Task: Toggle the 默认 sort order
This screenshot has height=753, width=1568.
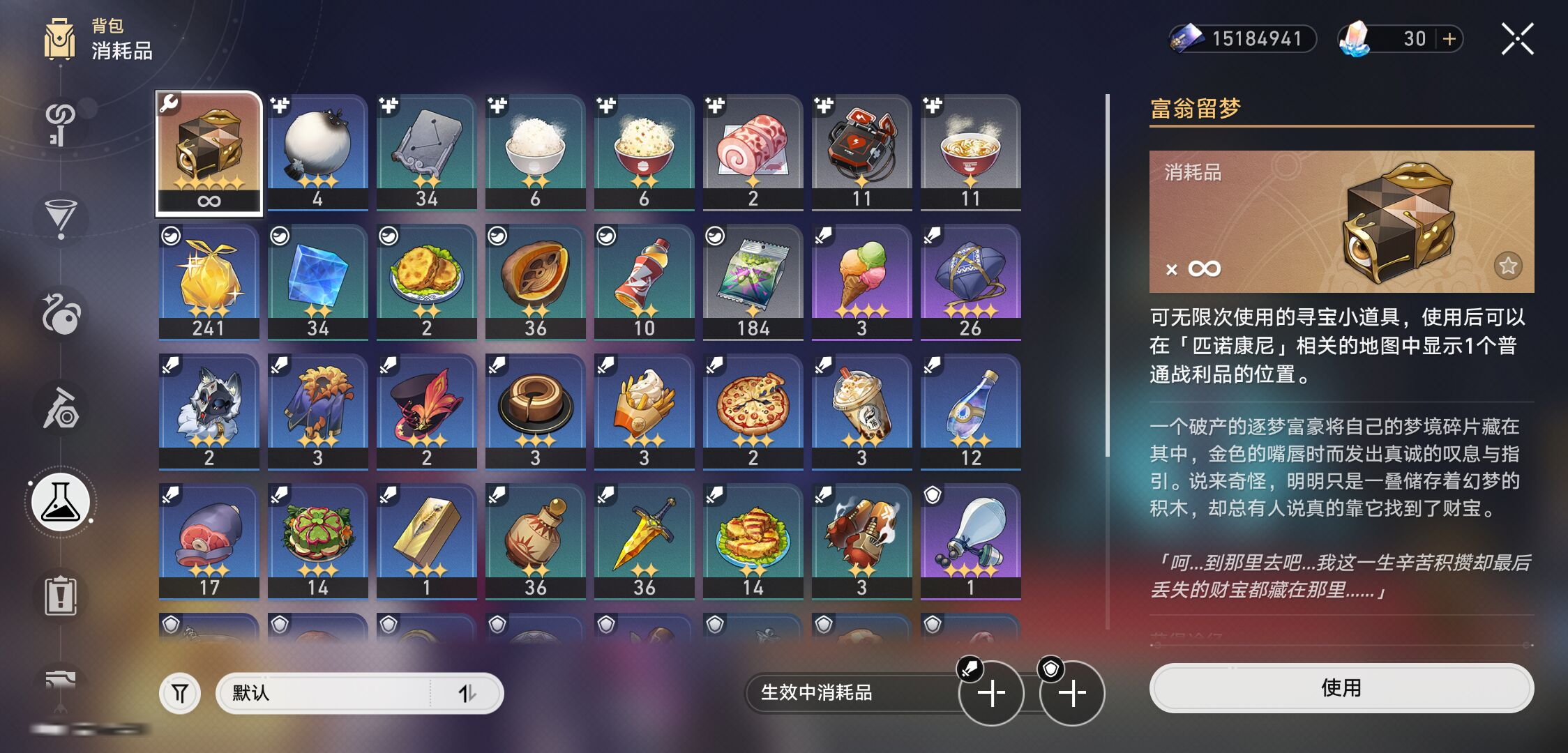Action: coord(467,693)
